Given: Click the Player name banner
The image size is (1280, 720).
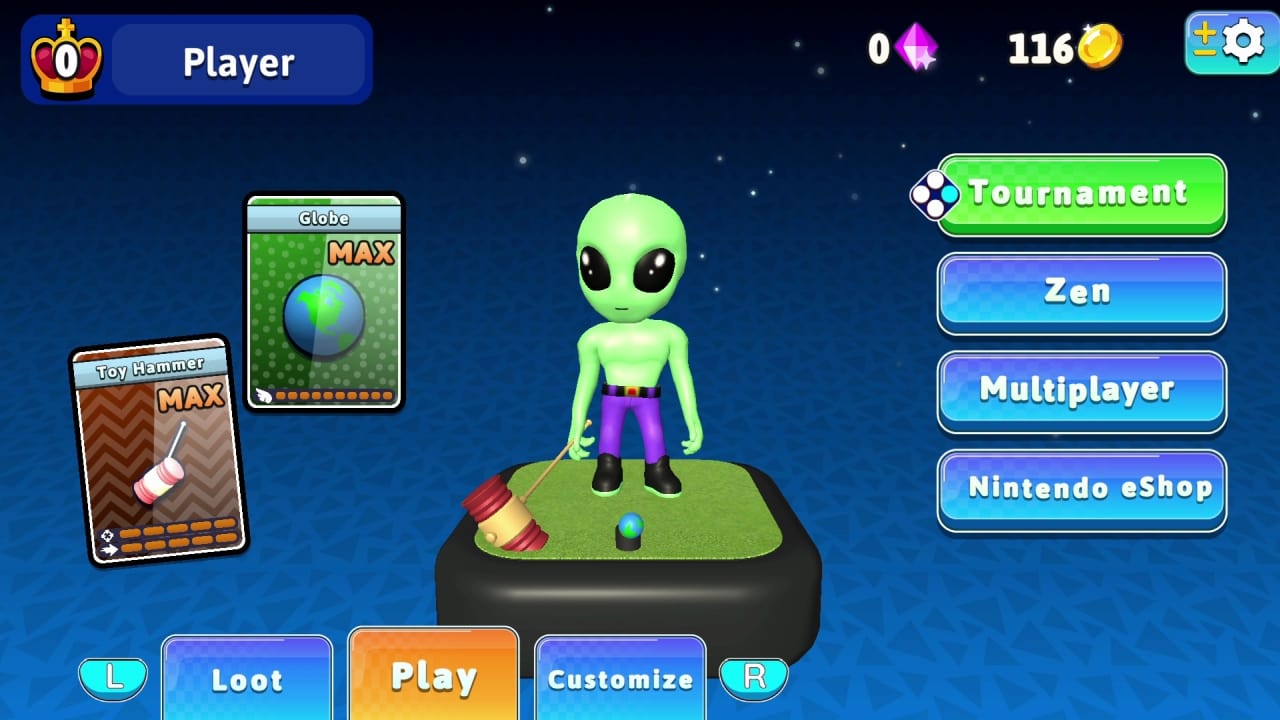Looking at the screenshot, I should tap(238, 60).
